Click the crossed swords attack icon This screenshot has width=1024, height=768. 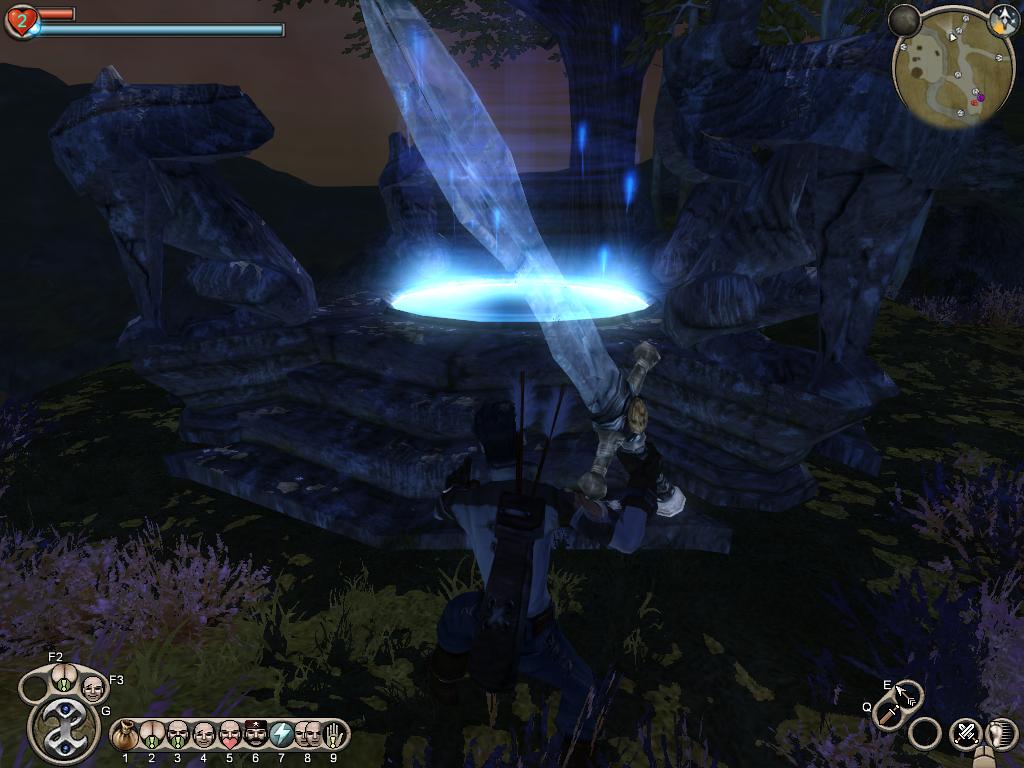click(966, 733)
